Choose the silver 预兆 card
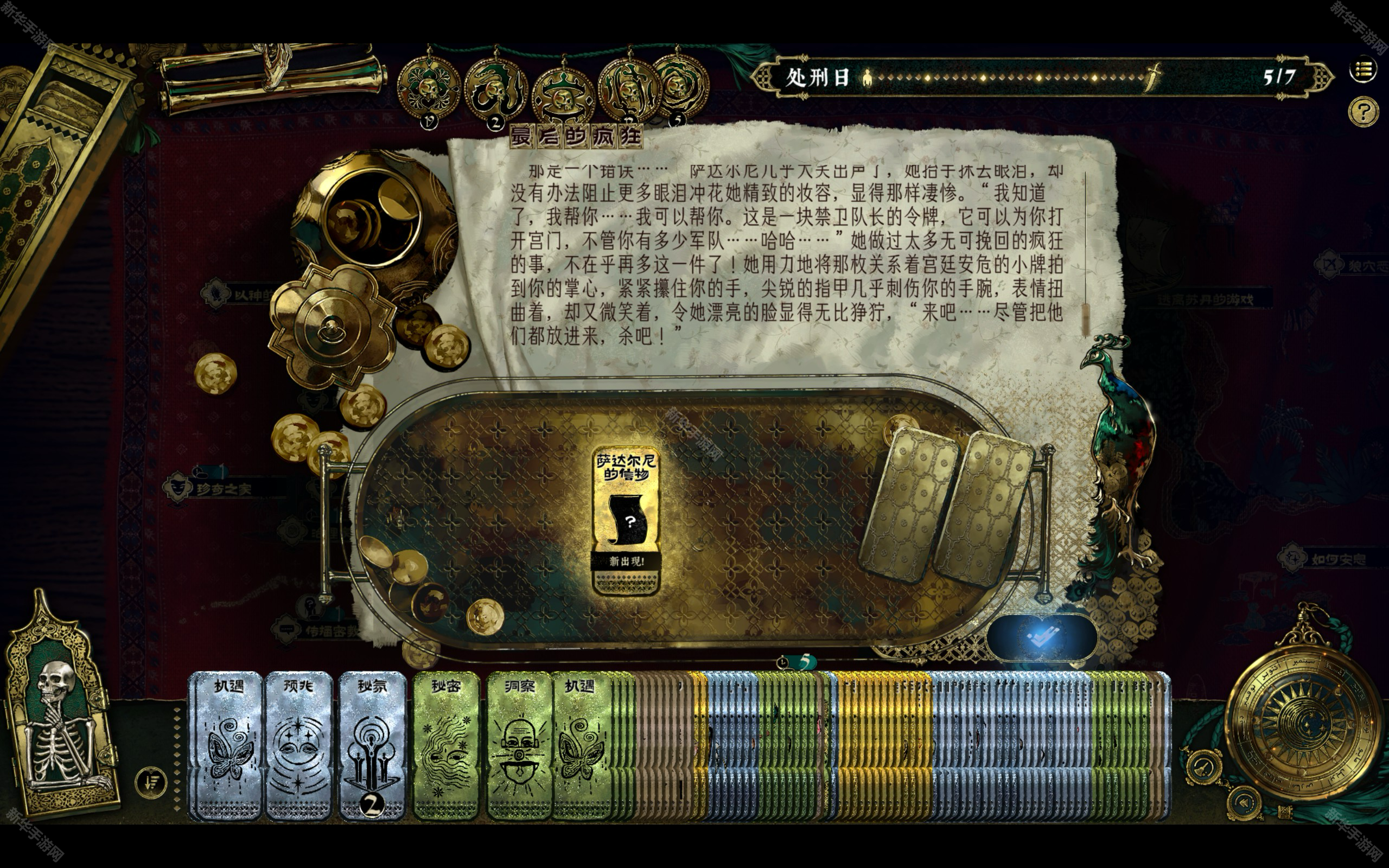Viewport: 1389px width, 868px height. 298,745
